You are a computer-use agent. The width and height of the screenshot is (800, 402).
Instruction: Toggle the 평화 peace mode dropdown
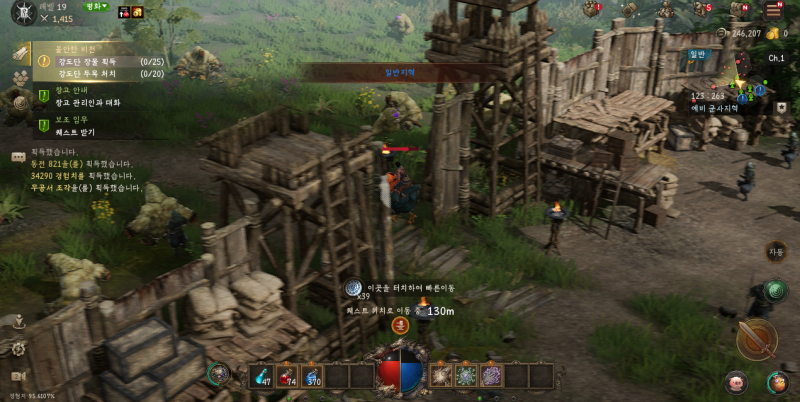click(x=96, y=7)
